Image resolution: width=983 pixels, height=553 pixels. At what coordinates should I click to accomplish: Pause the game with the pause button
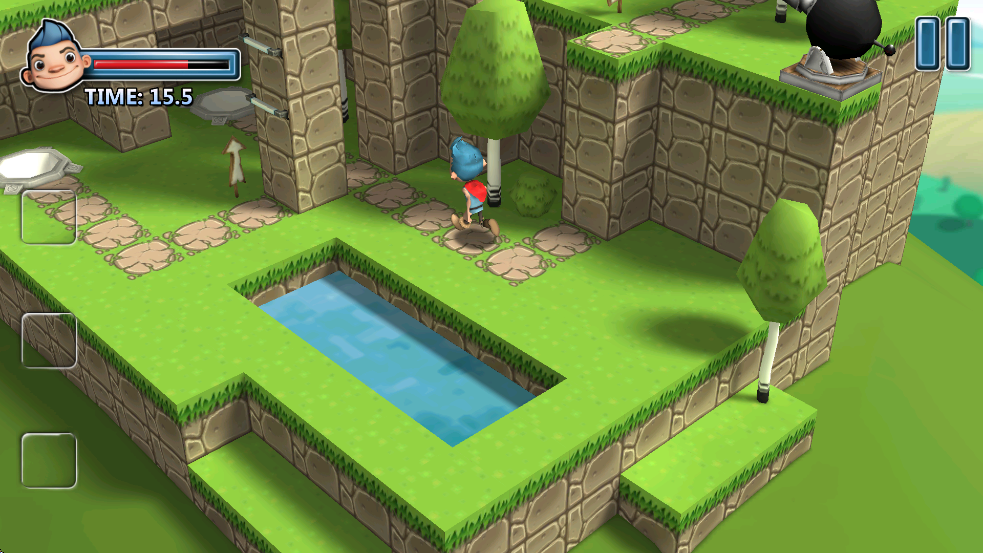pos(943,43)
